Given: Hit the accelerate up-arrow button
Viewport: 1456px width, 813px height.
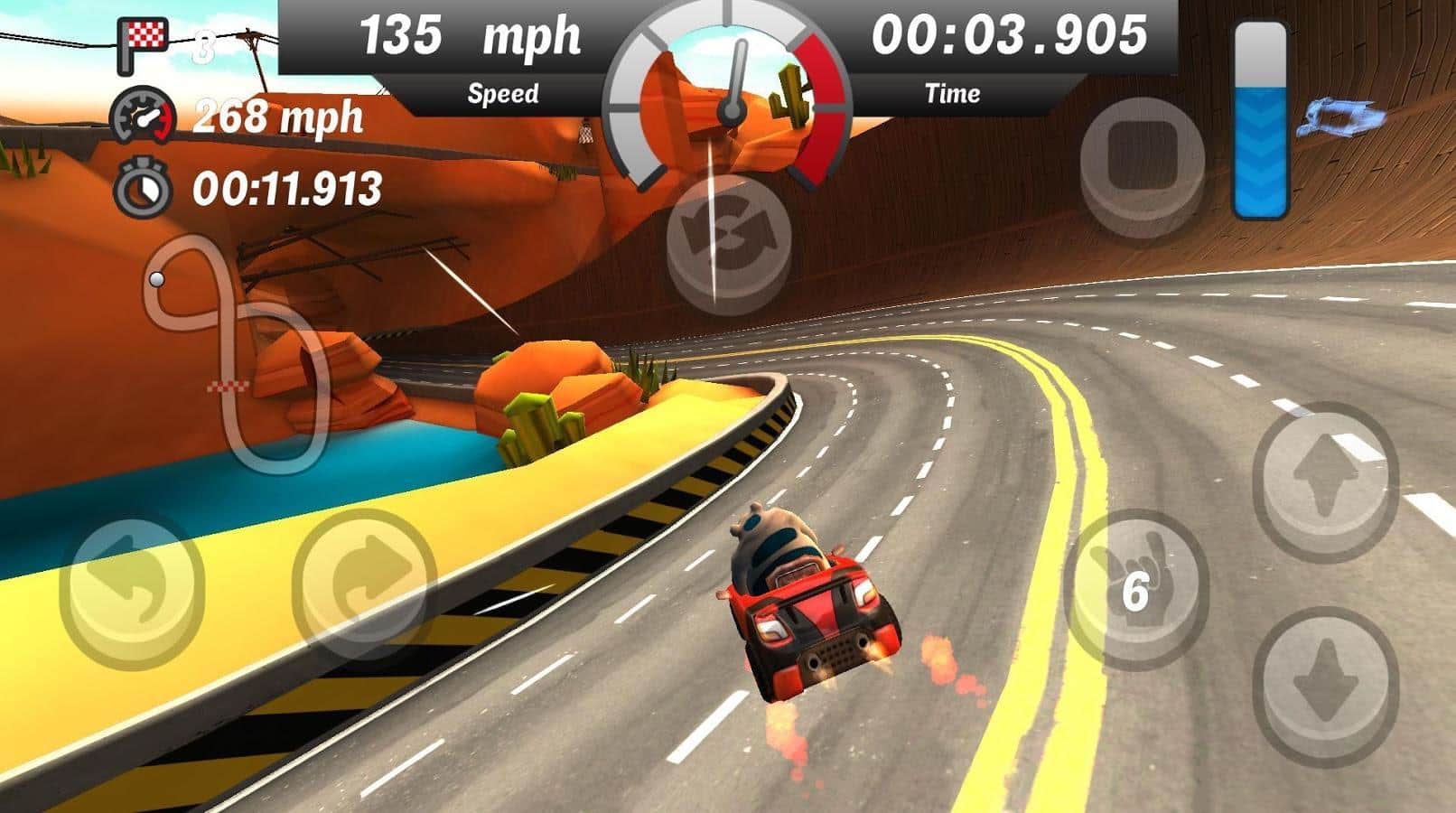Looking at the screenshot, I should [x=1325, y=476].
